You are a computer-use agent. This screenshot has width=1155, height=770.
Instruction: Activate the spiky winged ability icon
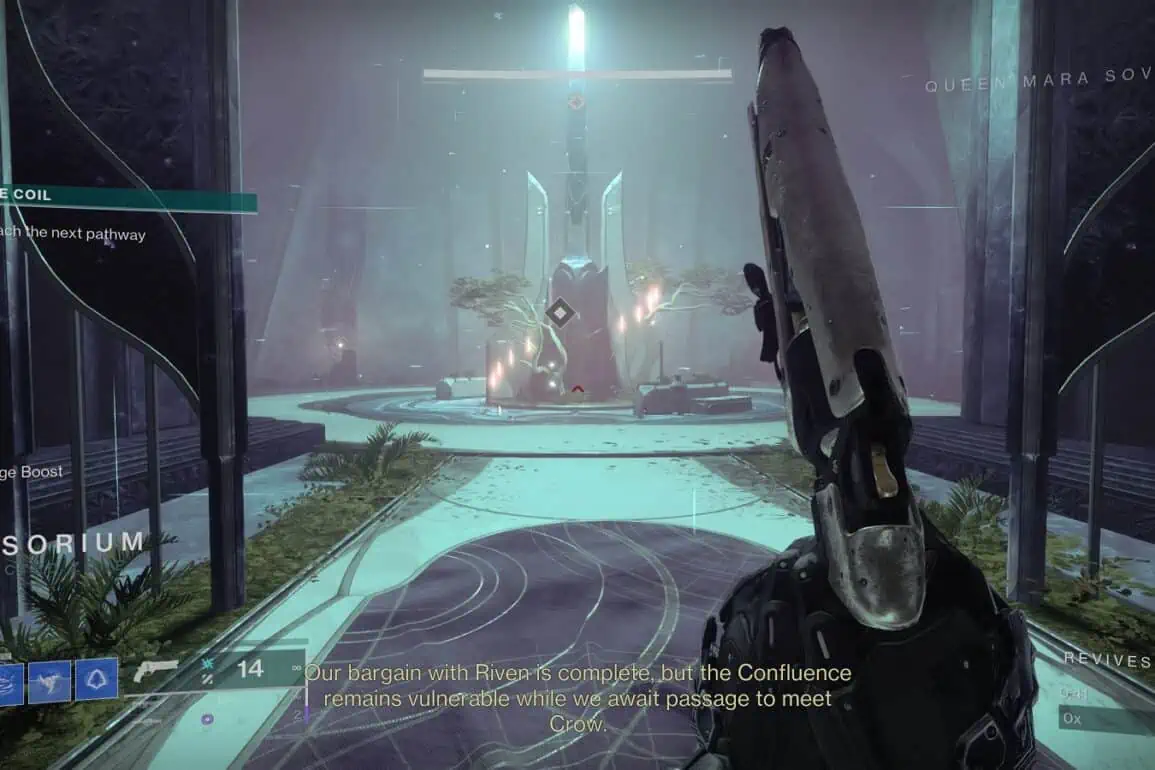tap(50, 680)
